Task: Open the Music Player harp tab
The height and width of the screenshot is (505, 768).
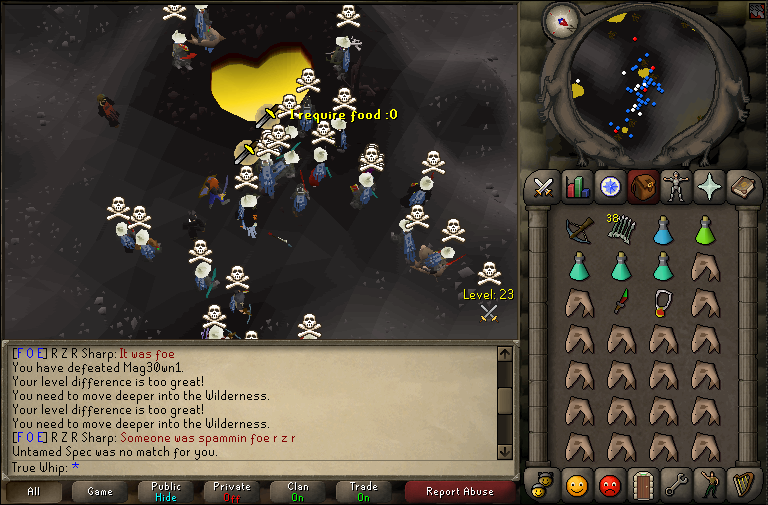Action: click(x=742, y=486)
